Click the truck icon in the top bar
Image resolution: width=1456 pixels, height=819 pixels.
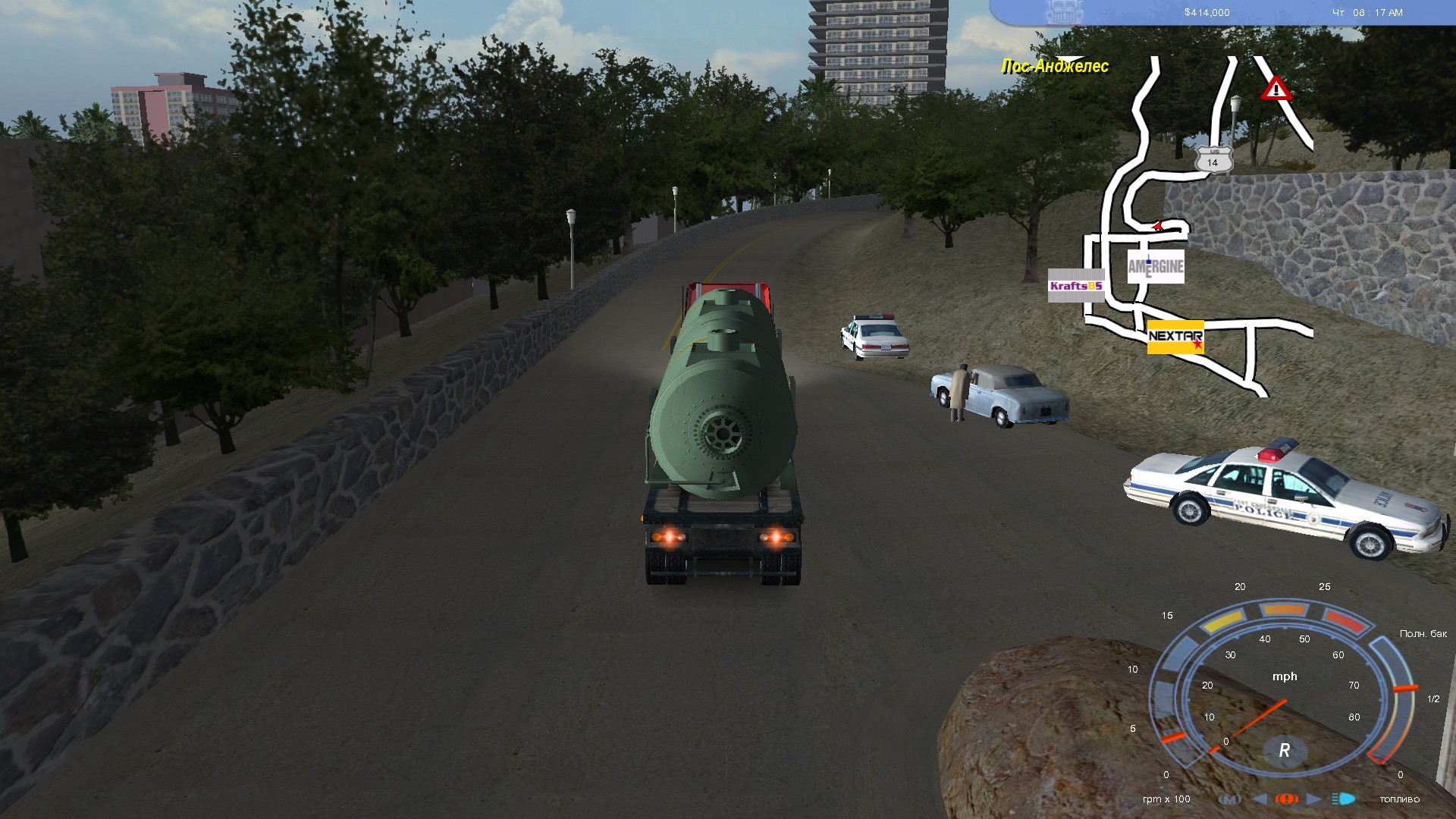(x=1064, y=12)
